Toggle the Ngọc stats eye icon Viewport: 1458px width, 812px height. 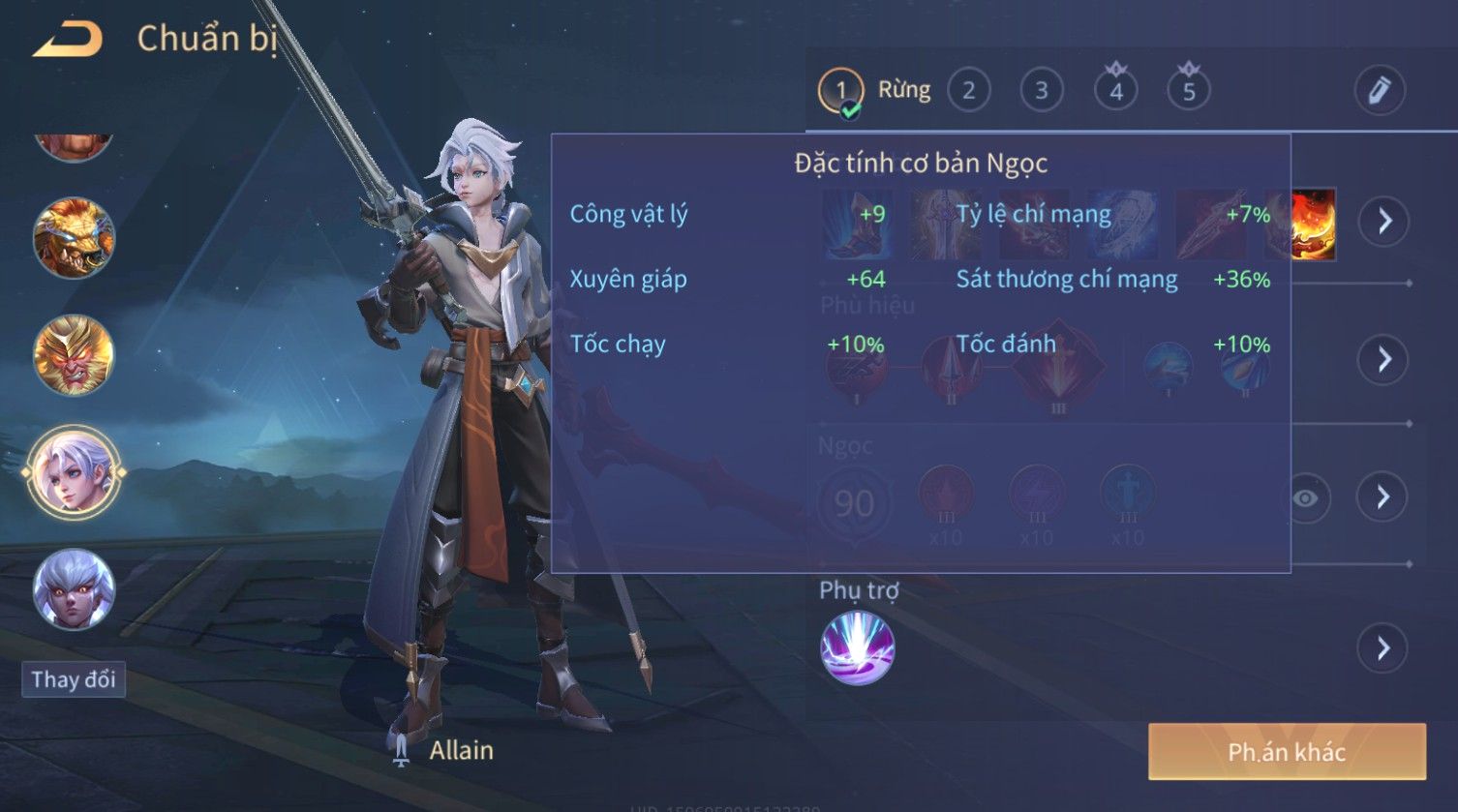(x=1305, y=498)
